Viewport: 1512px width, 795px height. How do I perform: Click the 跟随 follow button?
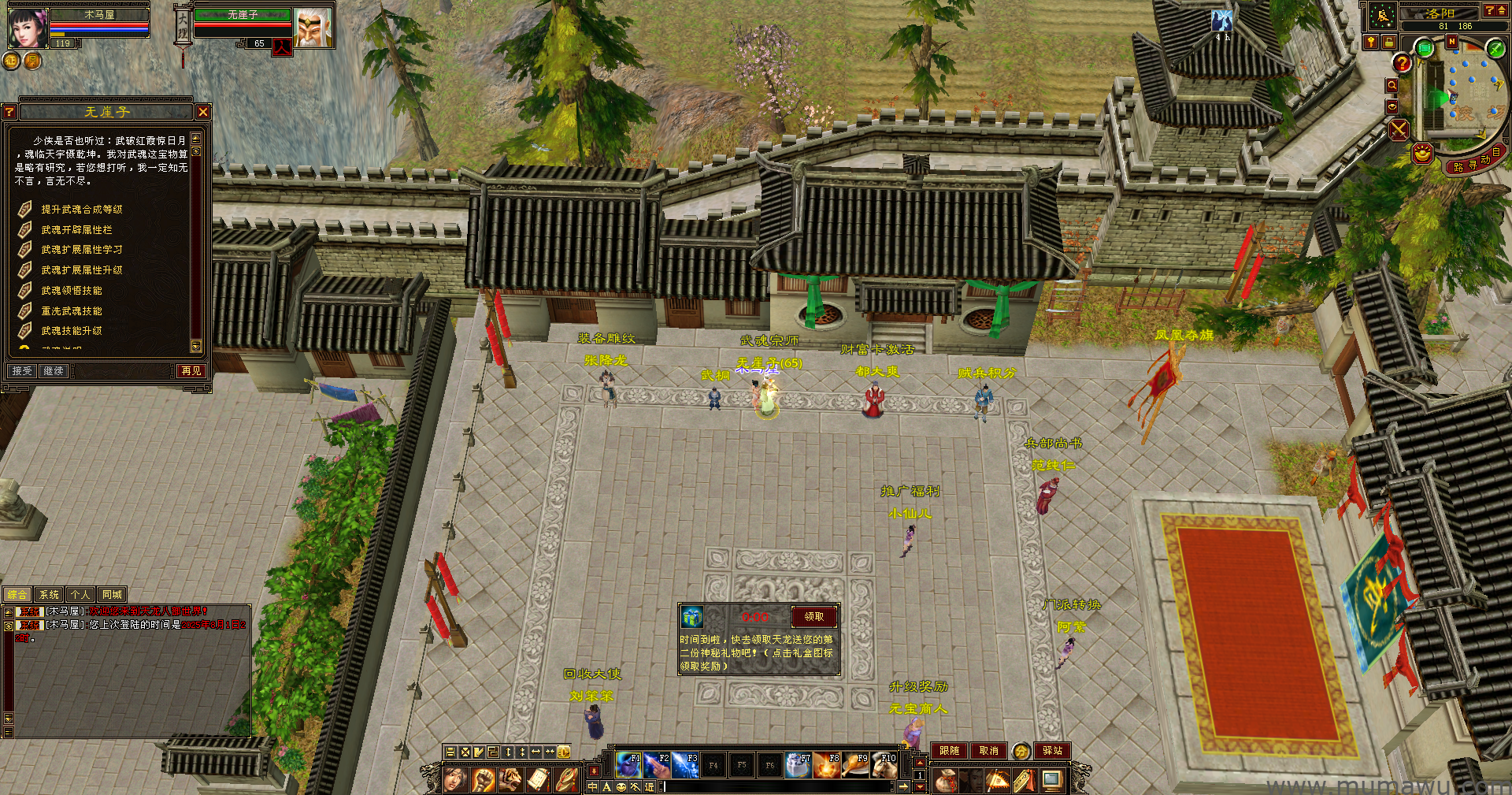[949, 751]
